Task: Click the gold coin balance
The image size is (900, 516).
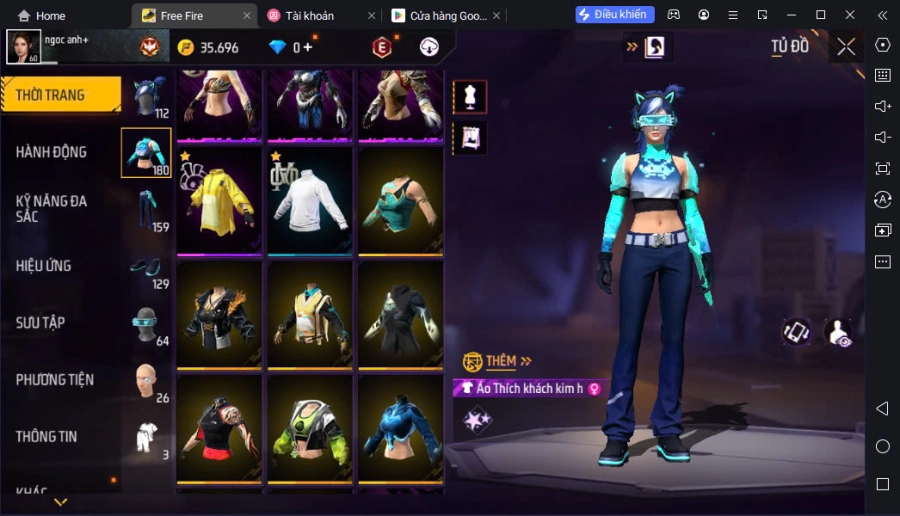Action: pyautogui.click(x=209, y=48)
